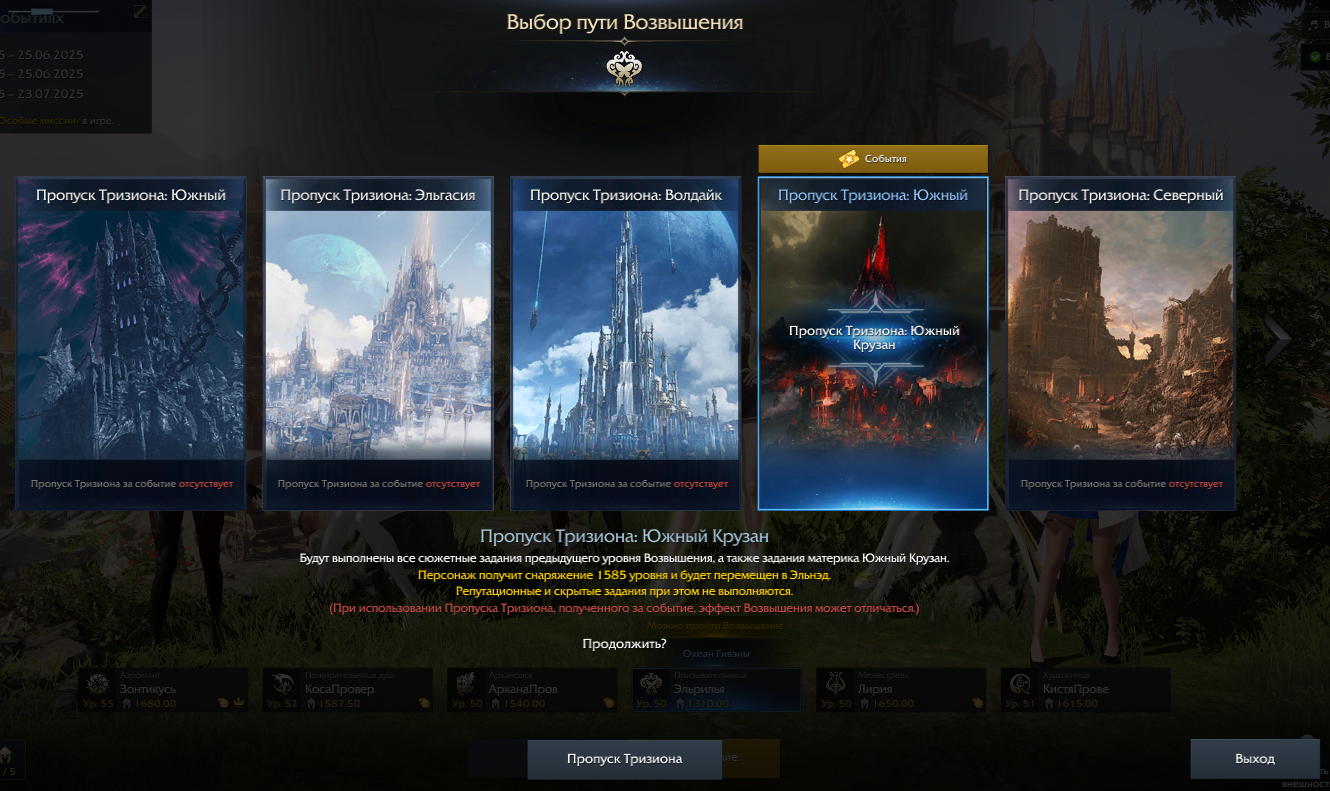Confirm with the Пропуск Тризиона button
The width and height of the screenshot is (1330, 791).
pos(624,759)
